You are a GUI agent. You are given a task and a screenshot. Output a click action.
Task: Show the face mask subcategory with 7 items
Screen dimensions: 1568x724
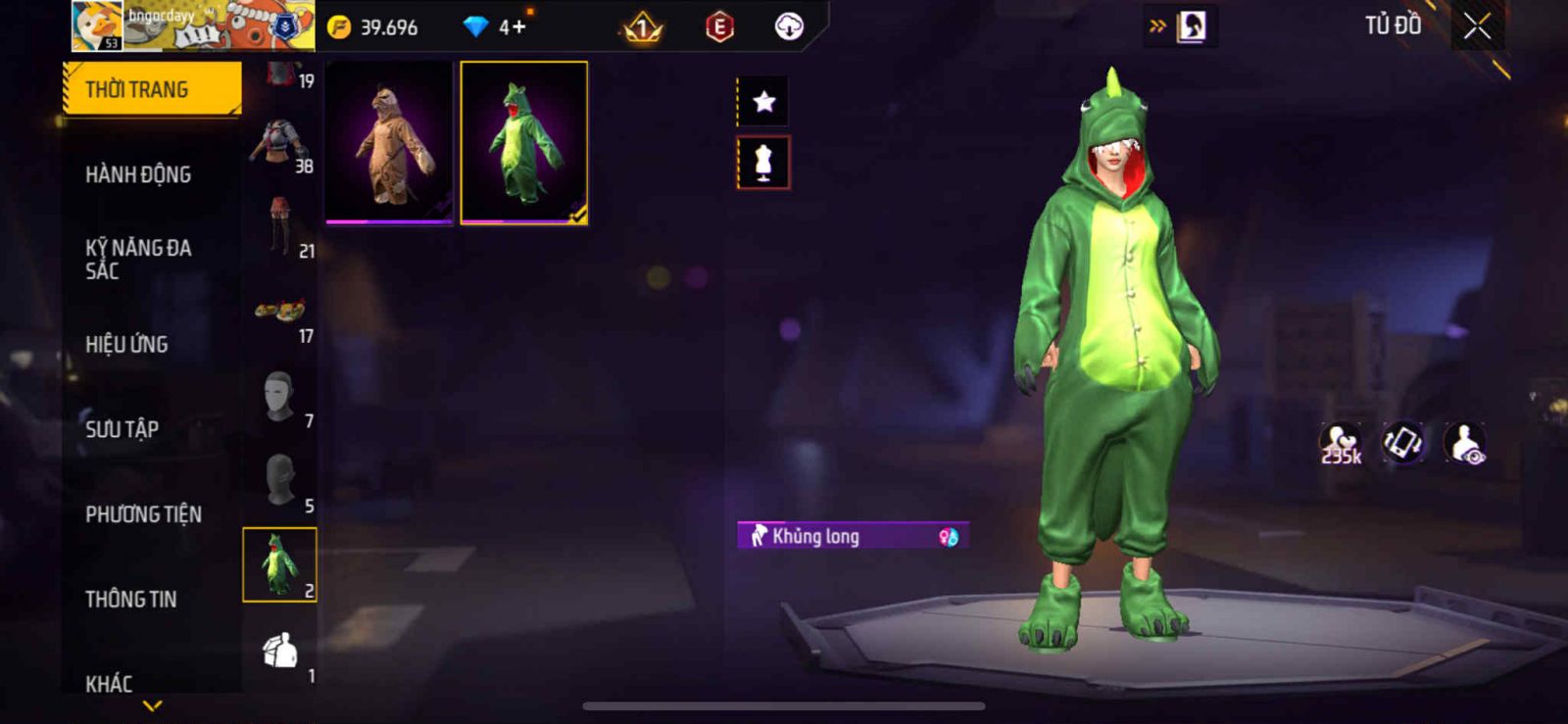pos(280,398)
